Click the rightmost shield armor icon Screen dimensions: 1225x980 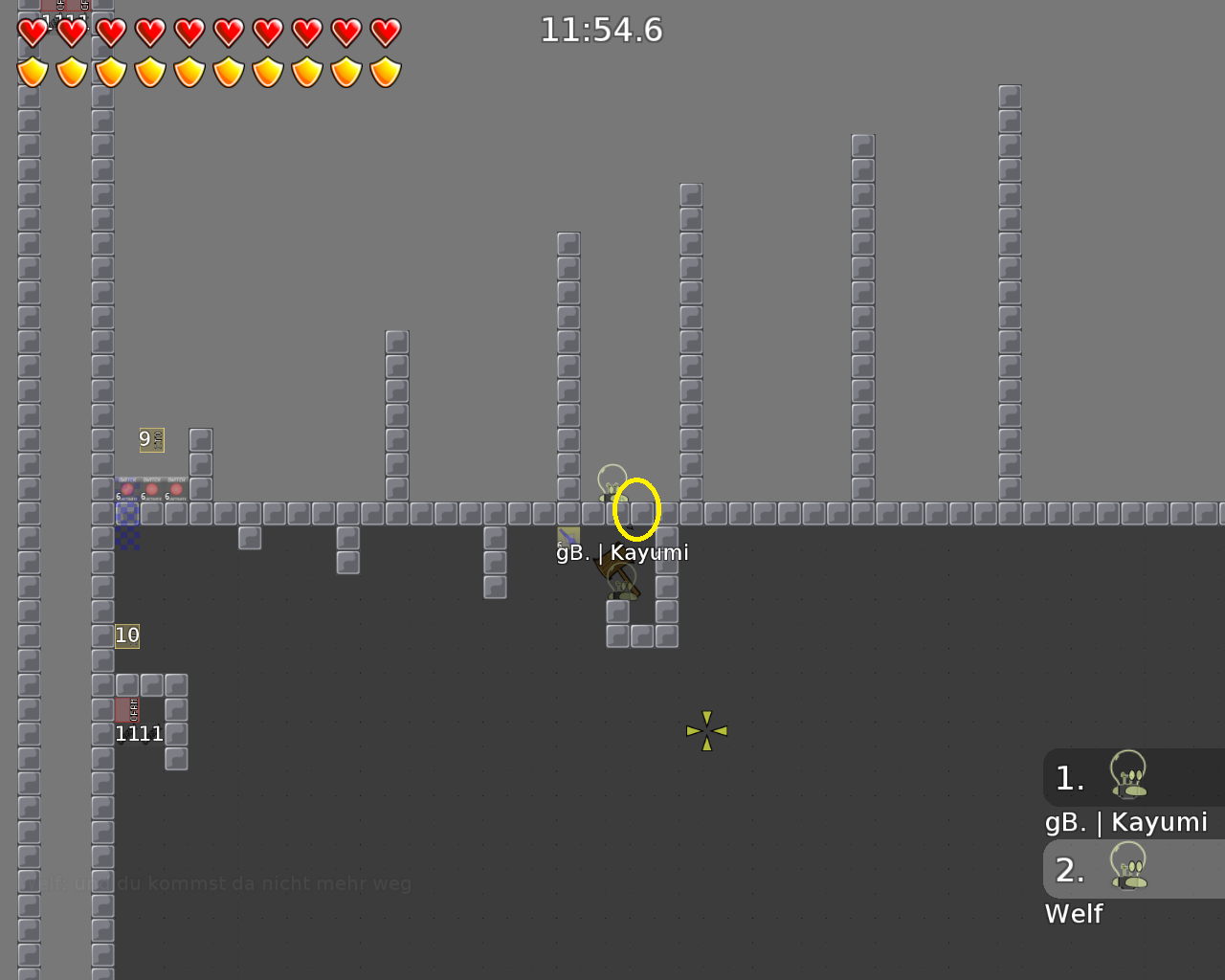tap(384, 71)
